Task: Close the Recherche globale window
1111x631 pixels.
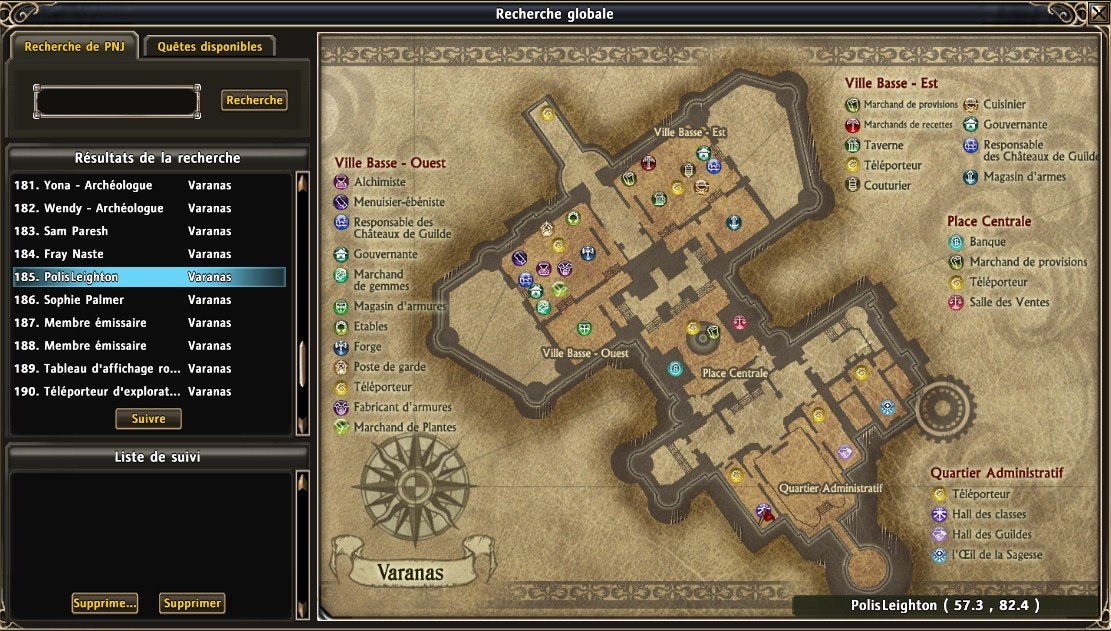Action: tap(1097, 14)
